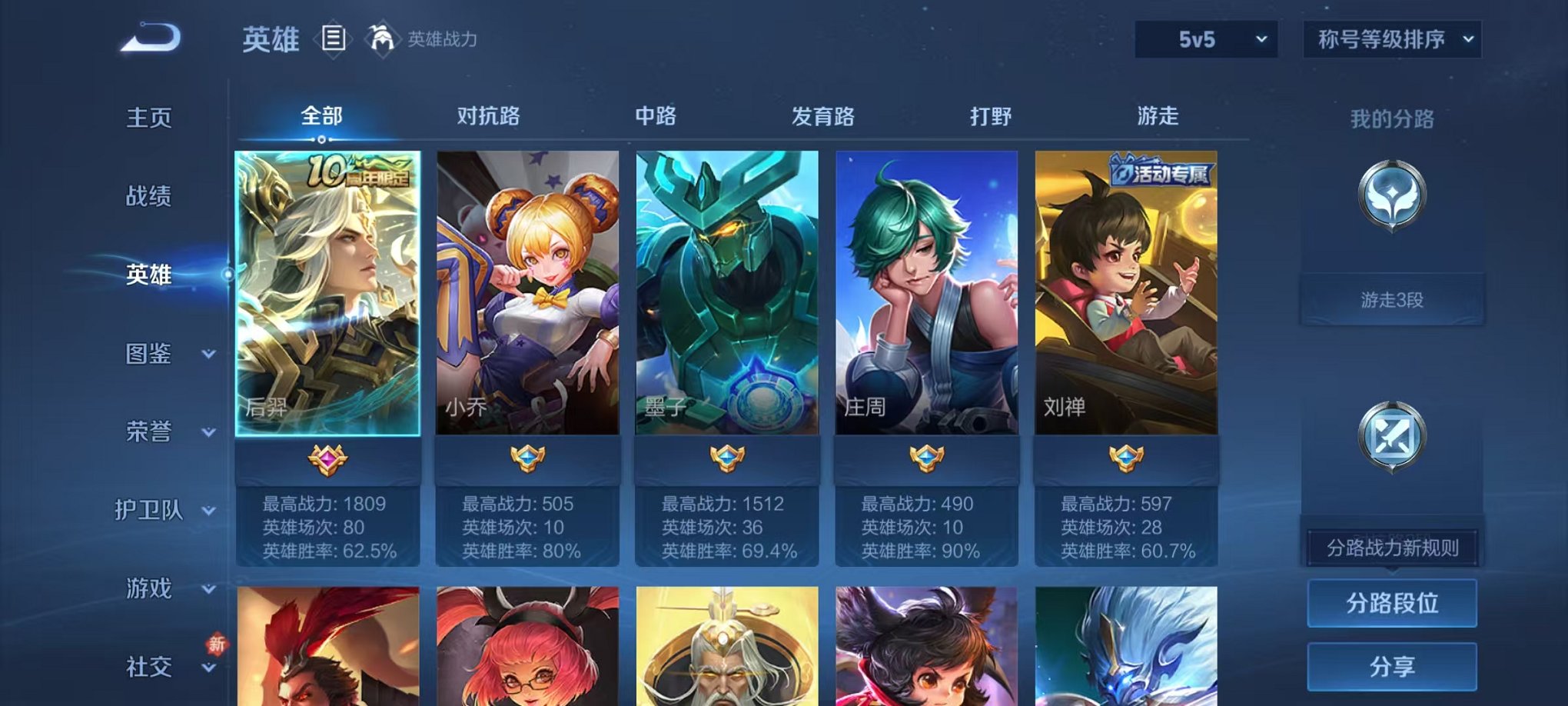Click the game logo in the top left corner

pos(151,37)
